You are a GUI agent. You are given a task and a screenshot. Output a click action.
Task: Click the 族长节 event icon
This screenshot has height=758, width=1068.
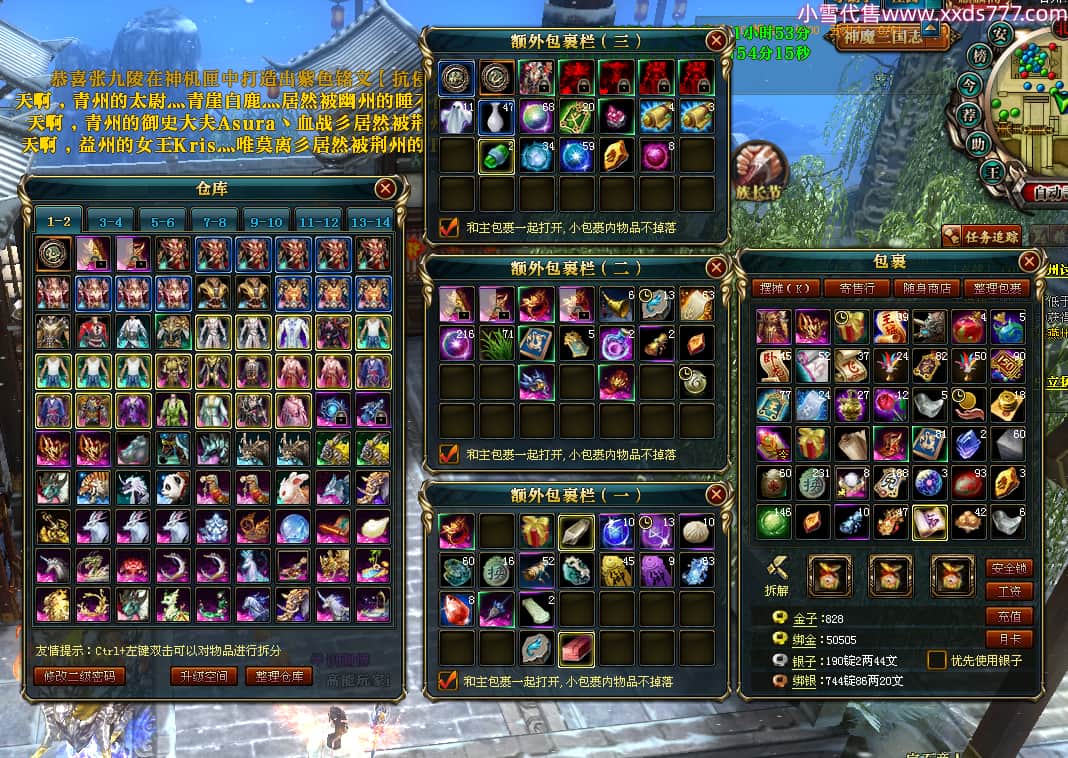click(x=760, y=167)
